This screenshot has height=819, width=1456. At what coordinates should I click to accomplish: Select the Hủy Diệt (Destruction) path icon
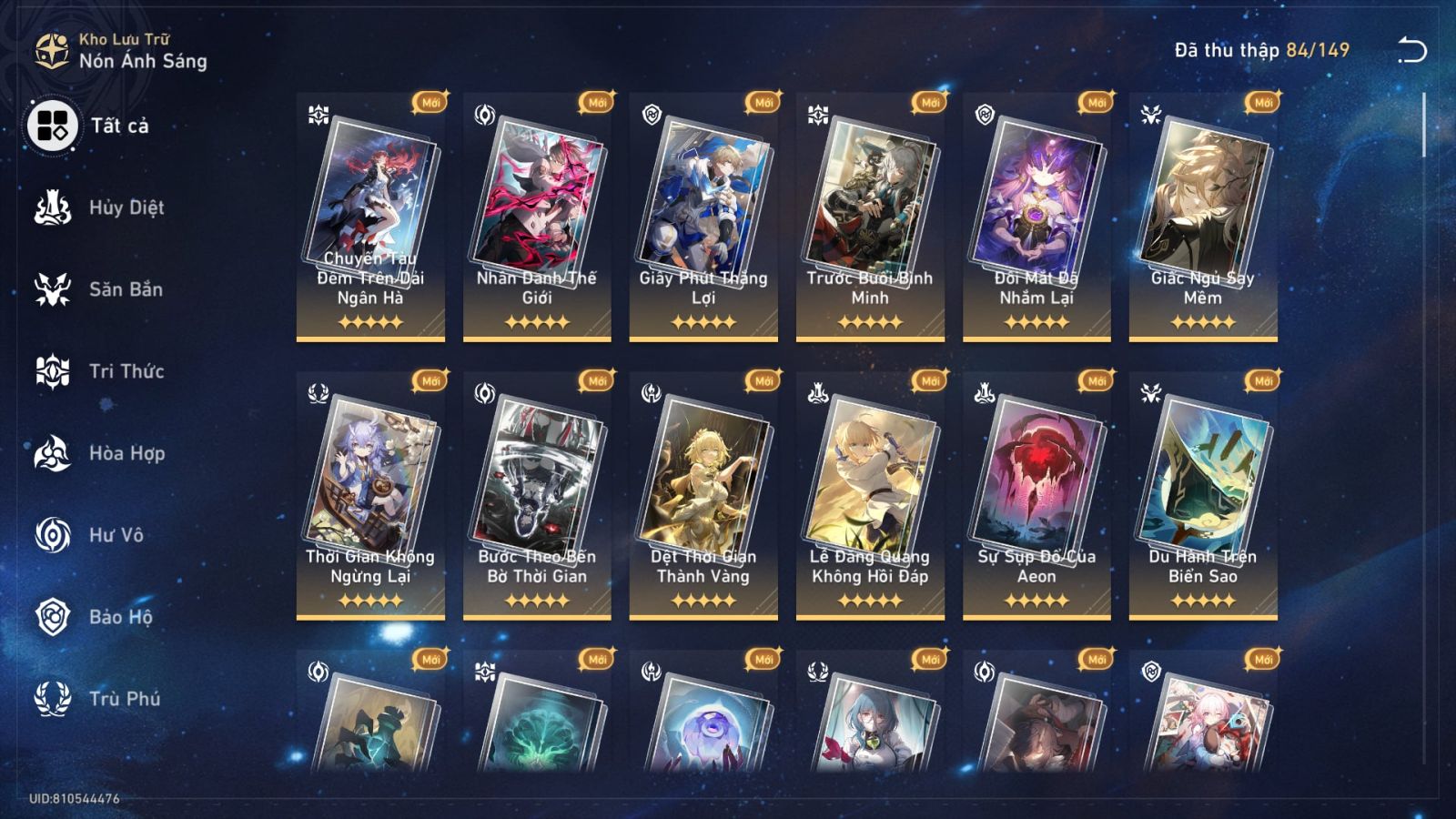click(55, 207)
